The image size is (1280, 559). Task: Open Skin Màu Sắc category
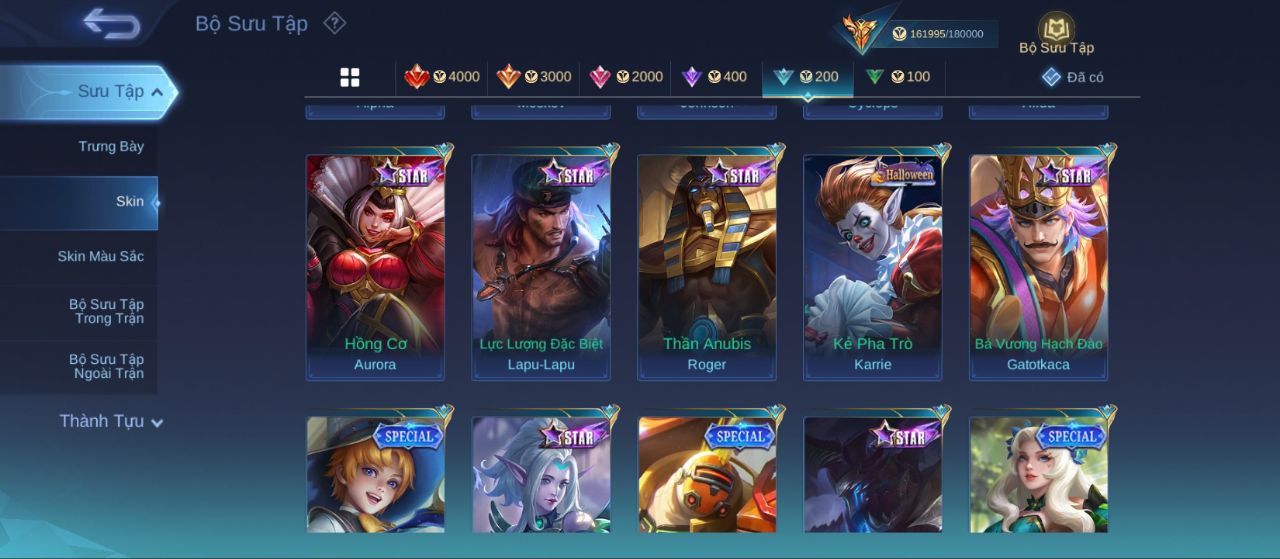click(100, 257)
